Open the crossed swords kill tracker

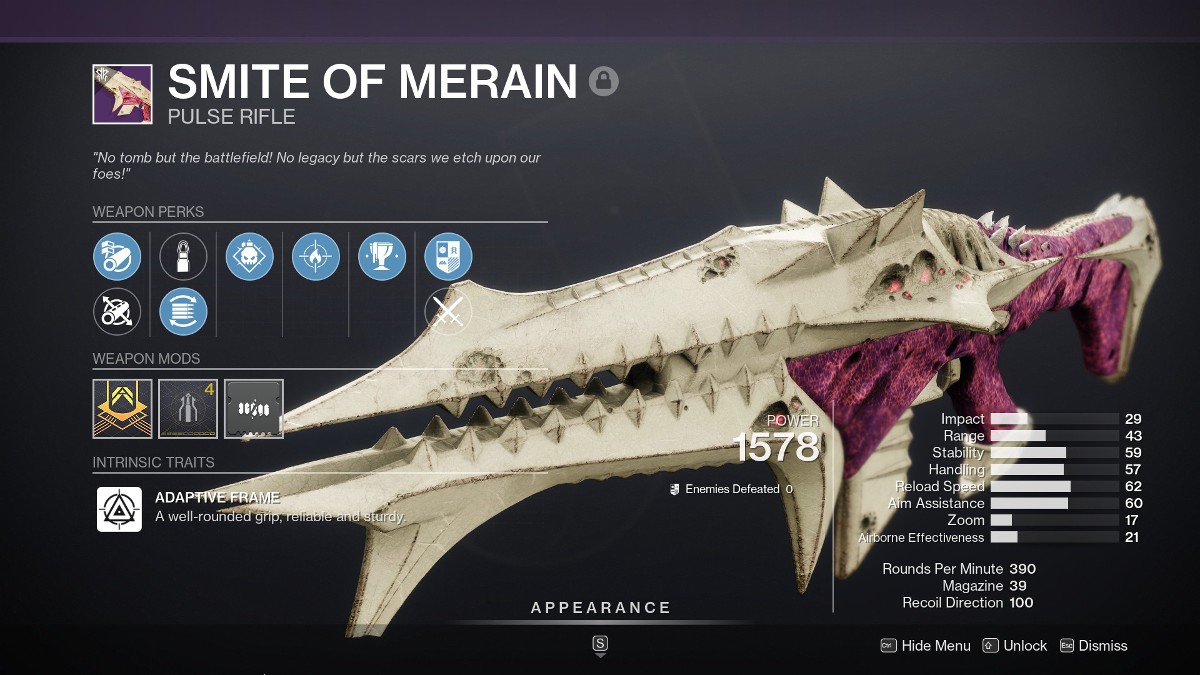pyautogui.click(x=448, y=311)
